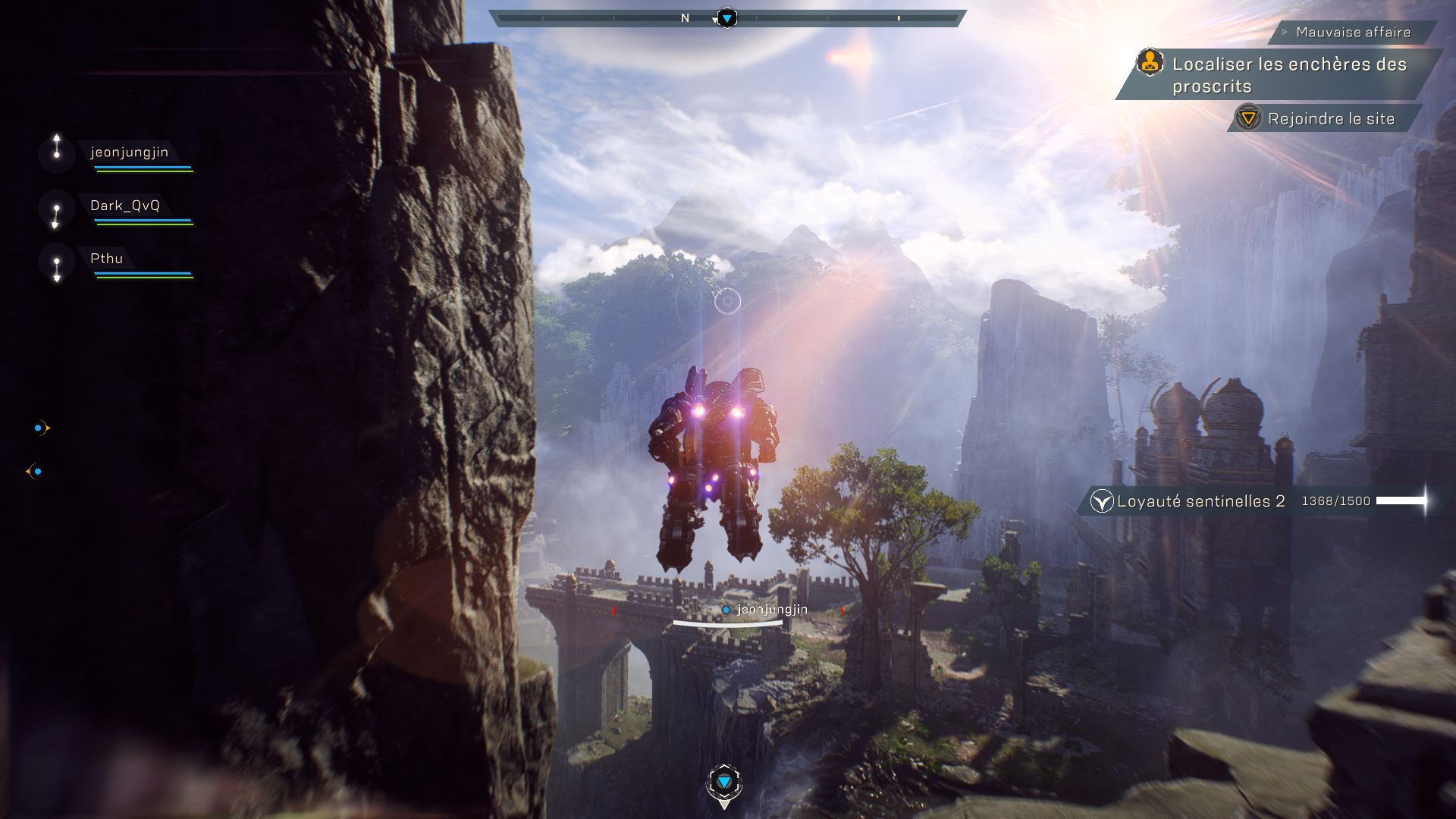Click the N heading label on the compass
Image resolution: width=1456 pixels, height=819 pixels.
pyautogui.click(x=685, y=16)
